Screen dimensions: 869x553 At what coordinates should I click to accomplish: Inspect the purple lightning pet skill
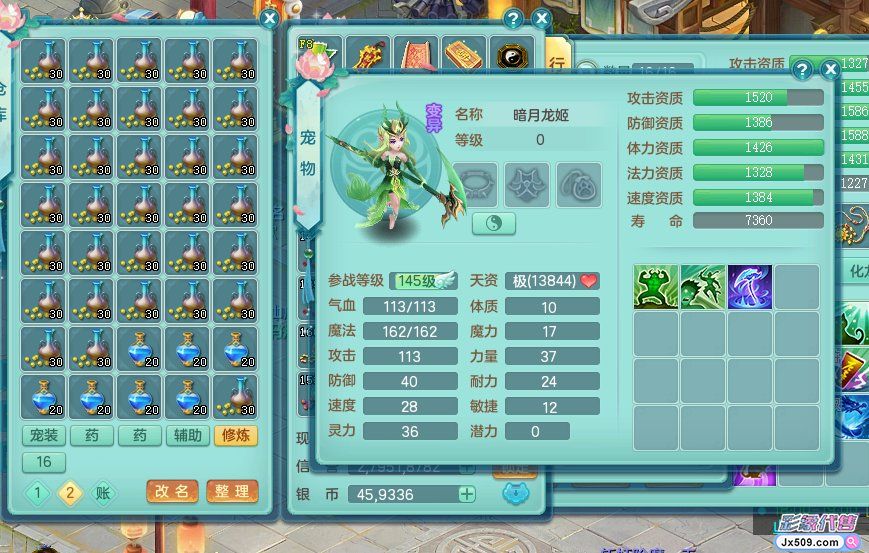click(x=750, y=287)
